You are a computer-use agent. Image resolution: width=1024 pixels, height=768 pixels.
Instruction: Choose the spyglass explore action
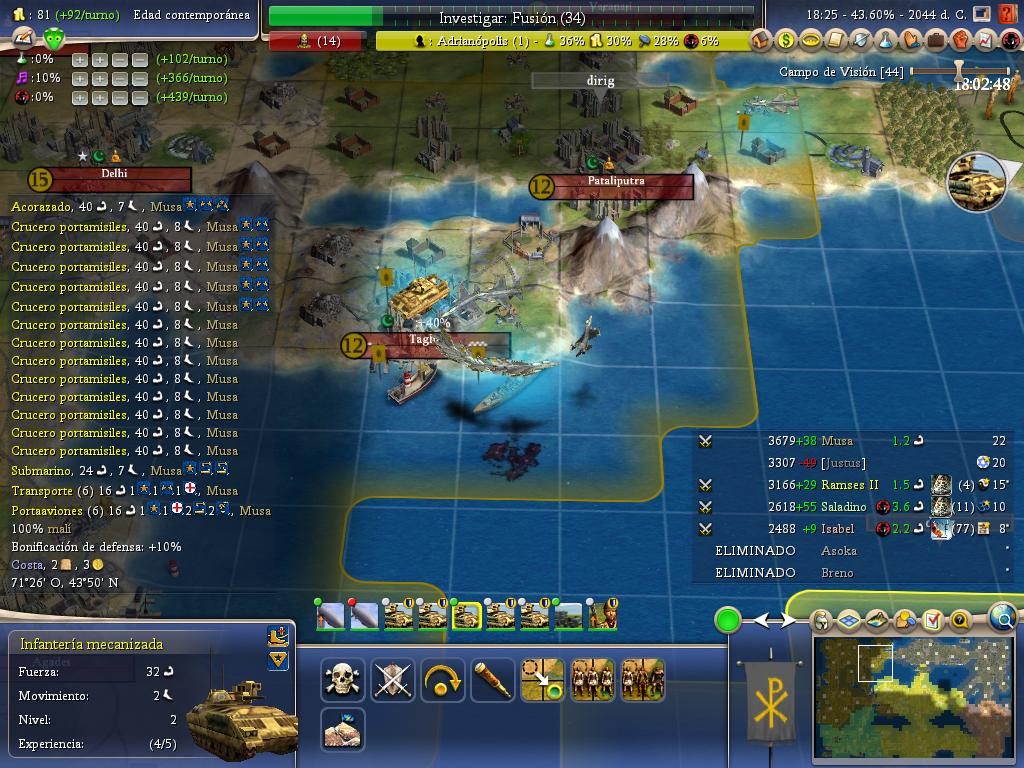coord(493,680)
